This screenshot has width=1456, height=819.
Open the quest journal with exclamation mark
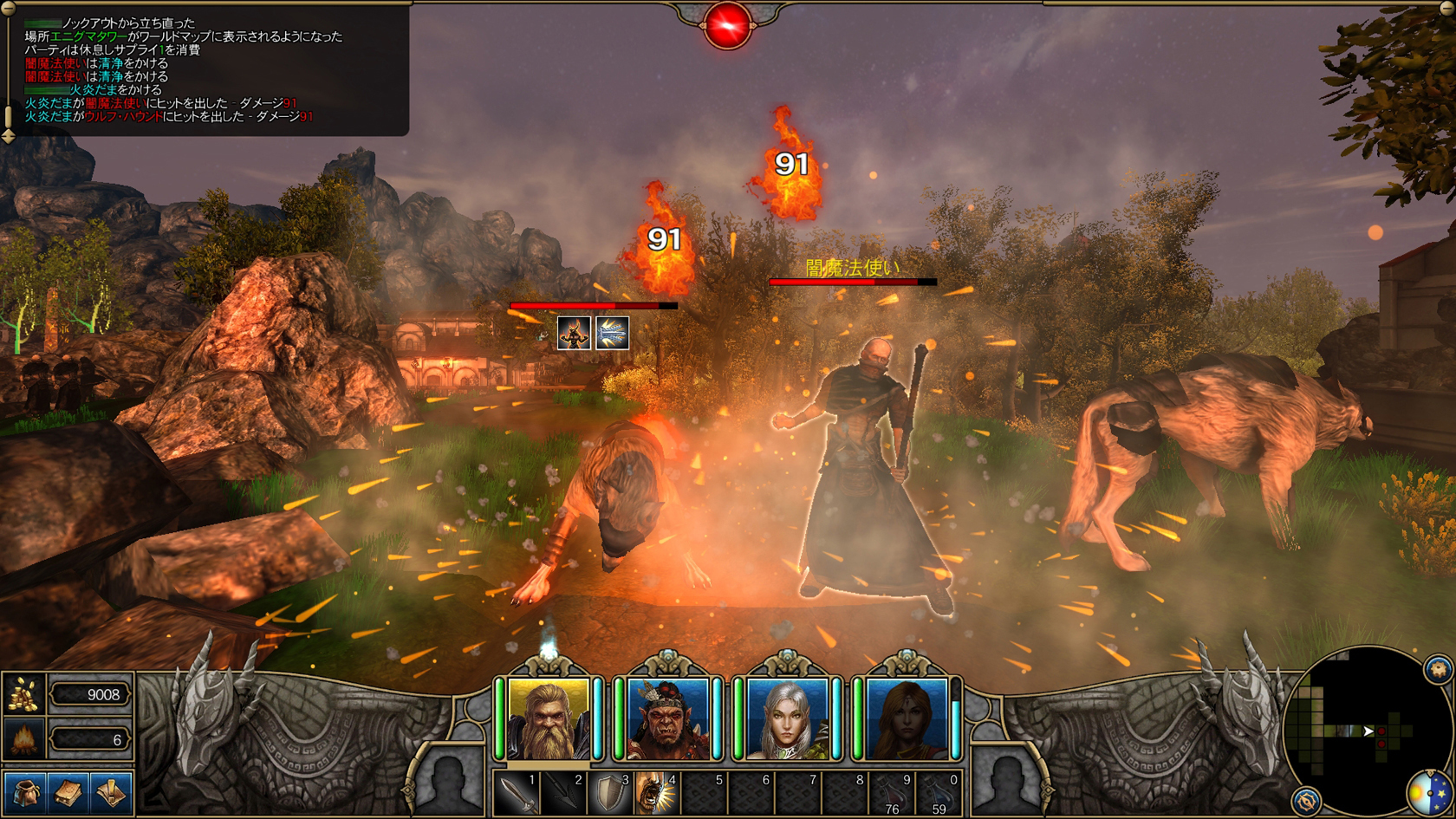[111, 792]
